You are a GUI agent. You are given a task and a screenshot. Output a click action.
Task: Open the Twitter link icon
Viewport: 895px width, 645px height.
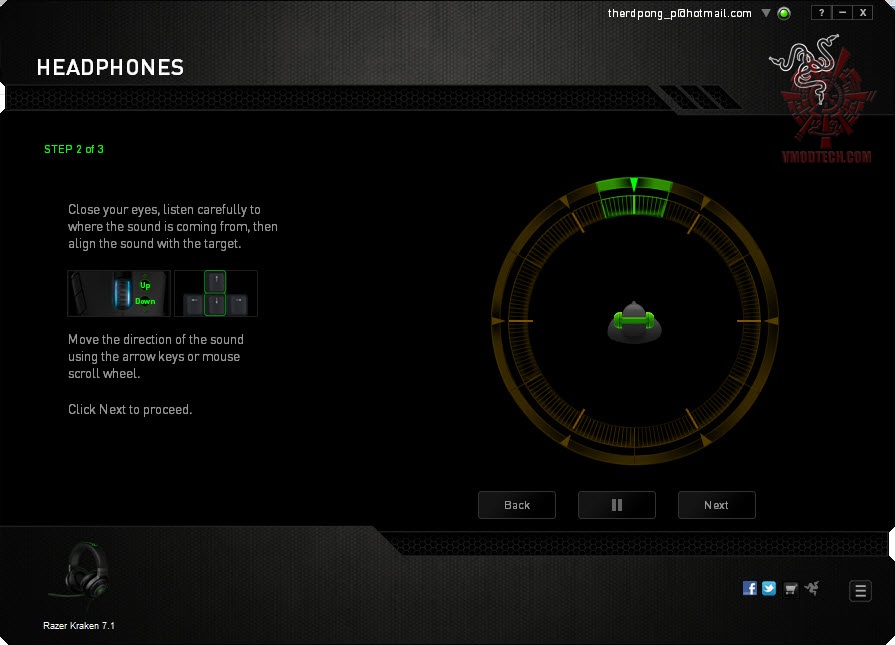pos(769,589)
